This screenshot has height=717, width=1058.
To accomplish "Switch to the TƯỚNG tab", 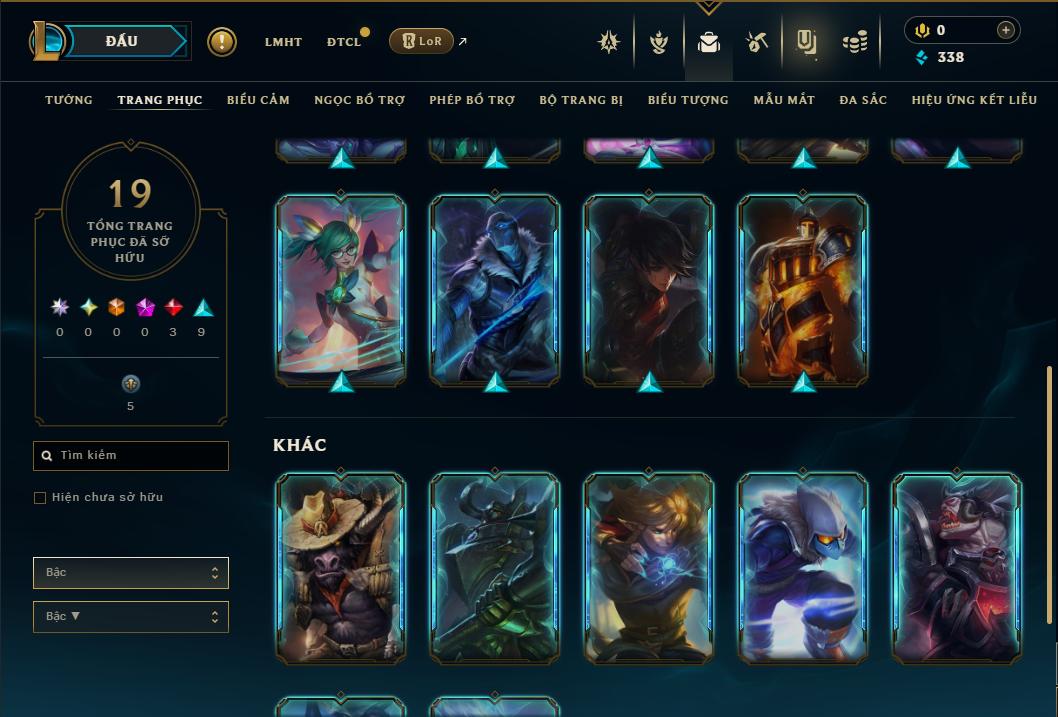I will click(x=69, y=100).
